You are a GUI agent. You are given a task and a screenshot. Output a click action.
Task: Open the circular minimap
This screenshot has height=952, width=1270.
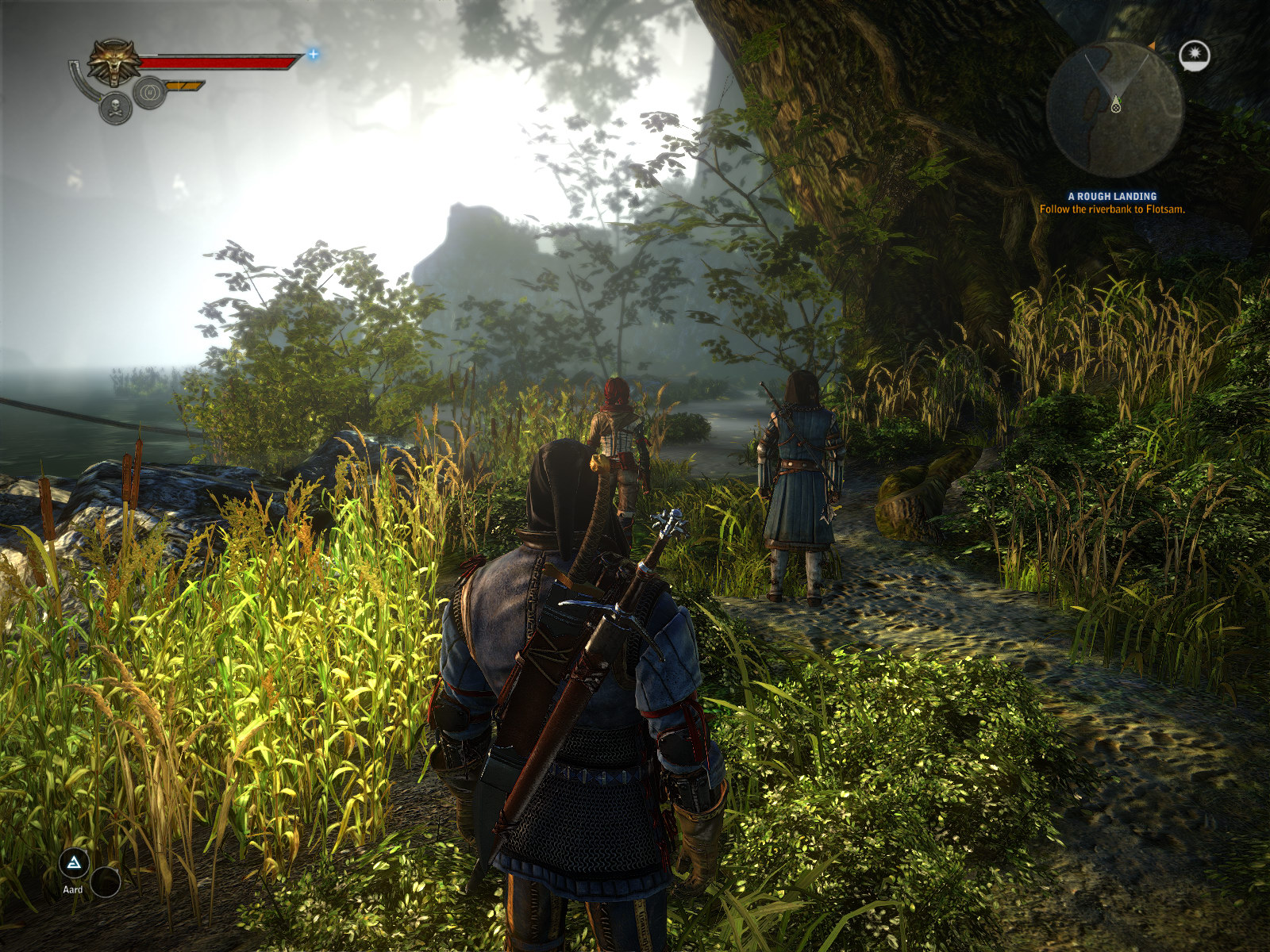1114,109
